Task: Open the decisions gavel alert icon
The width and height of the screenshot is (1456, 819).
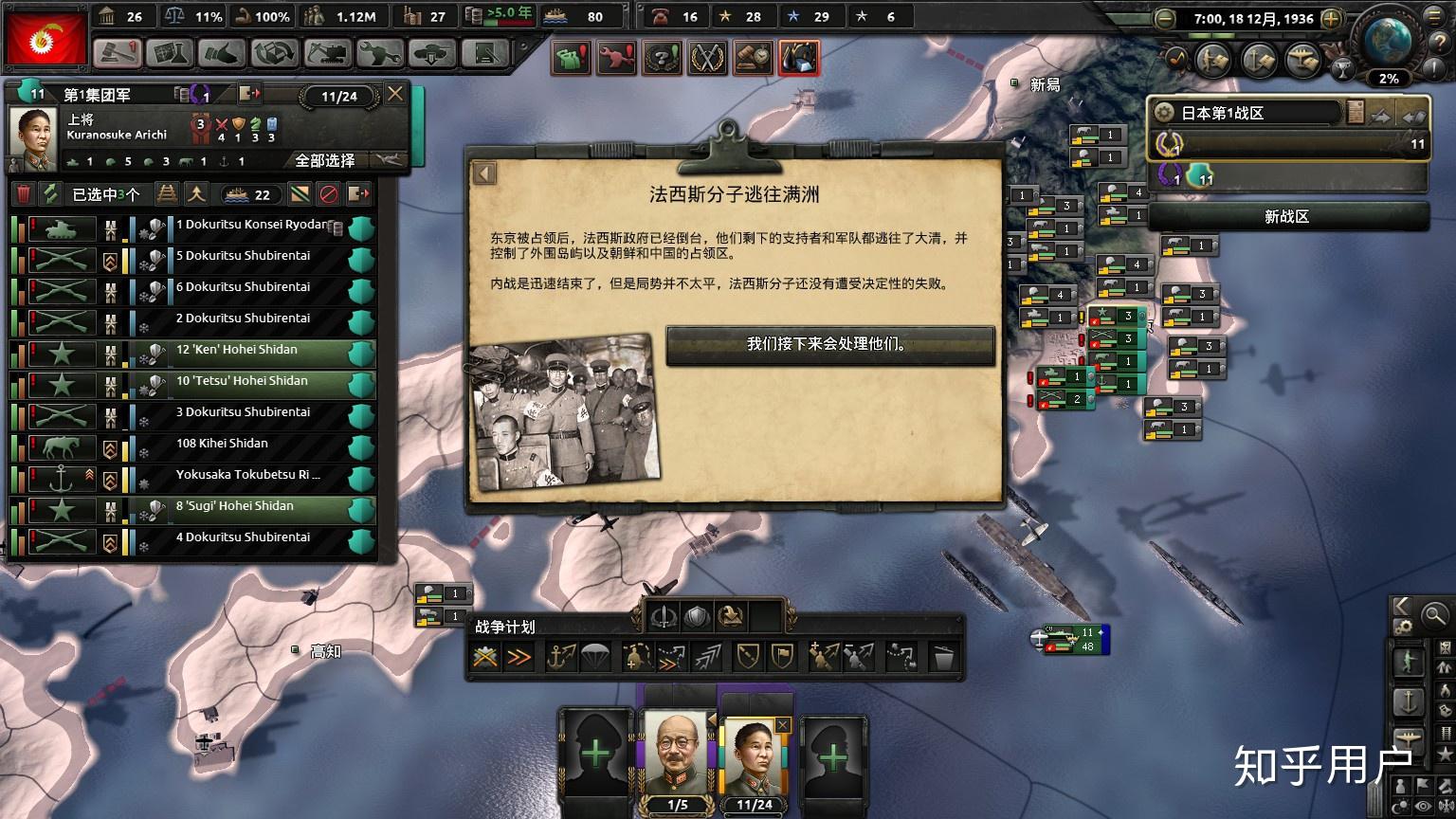Action: (x=752, y=57)
